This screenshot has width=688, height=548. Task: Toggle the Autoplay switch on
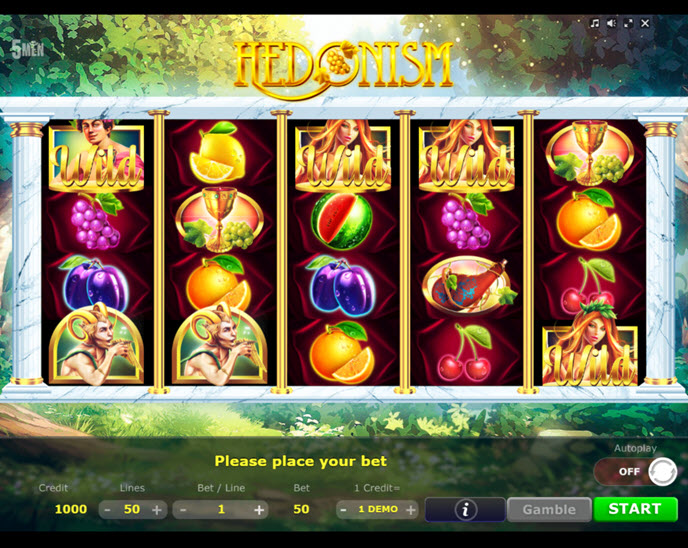[x=635, y=471]
